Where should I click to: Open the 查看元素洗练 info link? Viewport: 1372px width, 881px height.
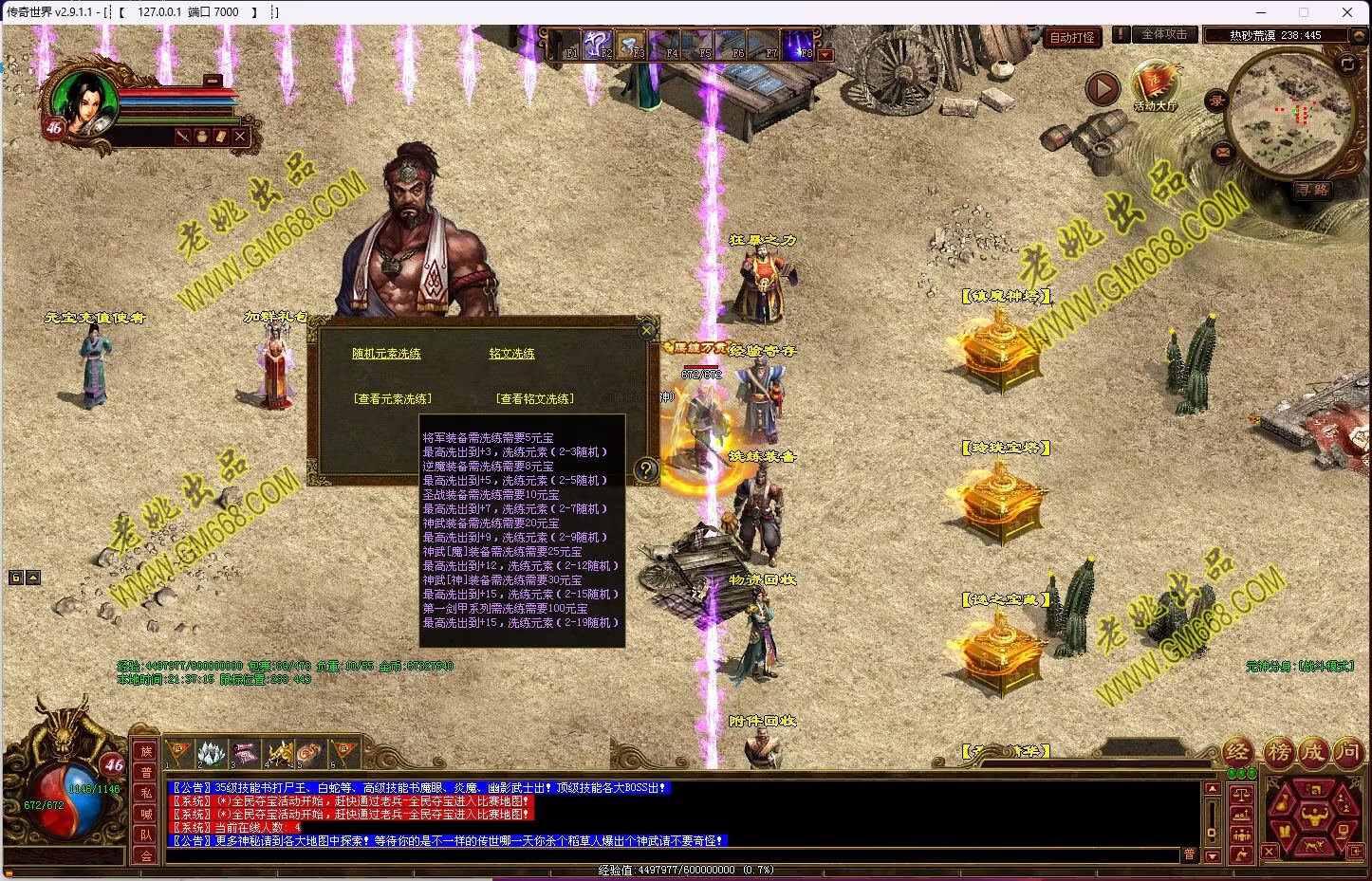click(392, 399)
